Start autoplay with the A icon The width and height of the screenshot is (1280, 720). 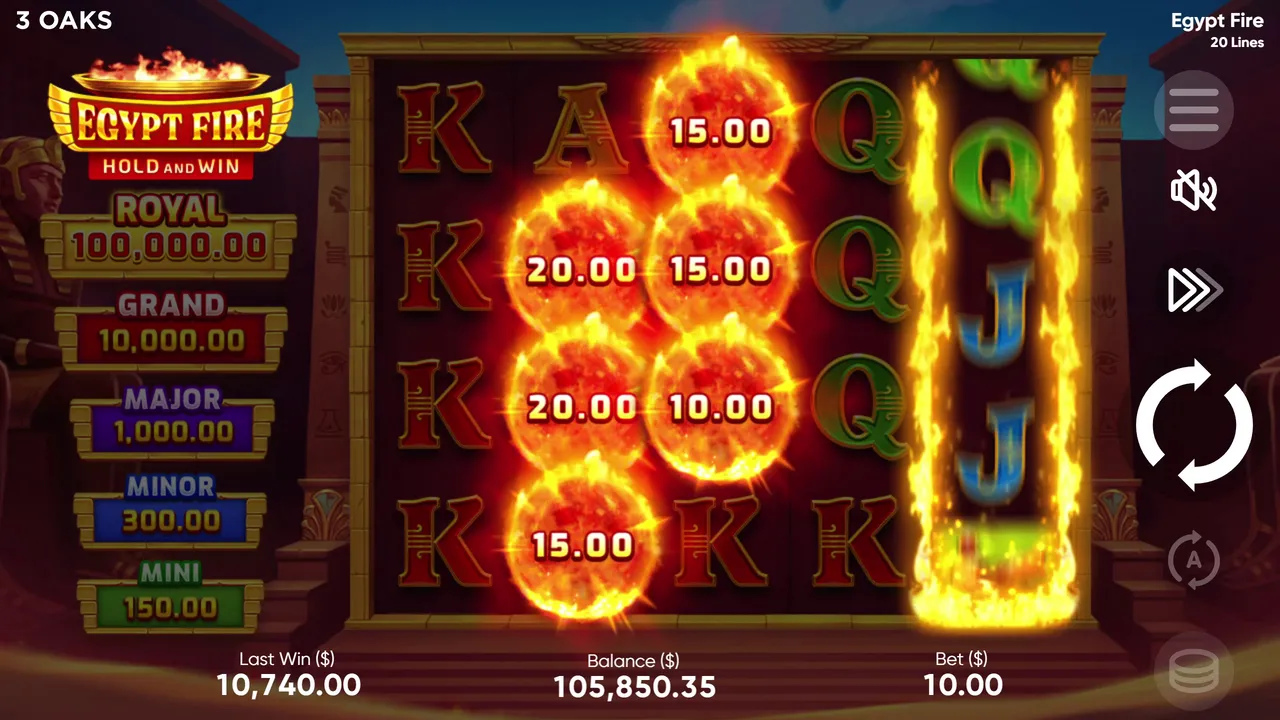click(1193, 560)
